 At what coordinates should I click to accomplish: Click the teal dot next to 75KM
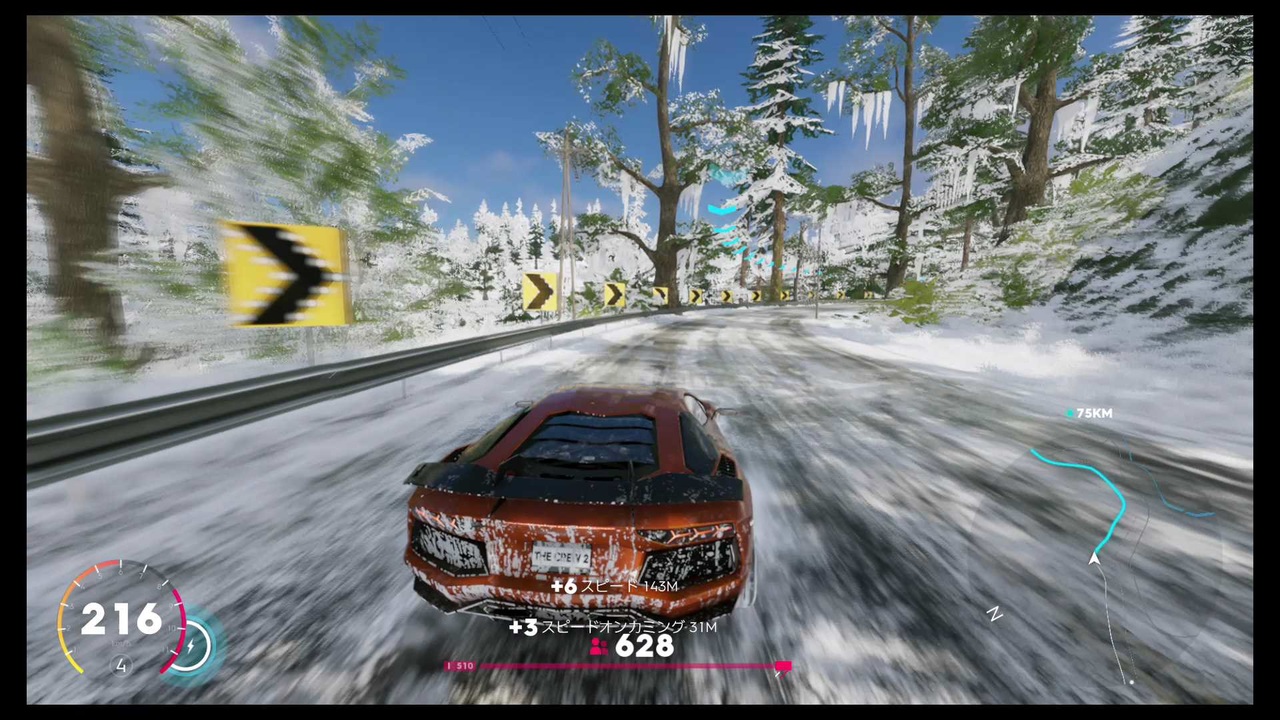tap(1069, 413)
